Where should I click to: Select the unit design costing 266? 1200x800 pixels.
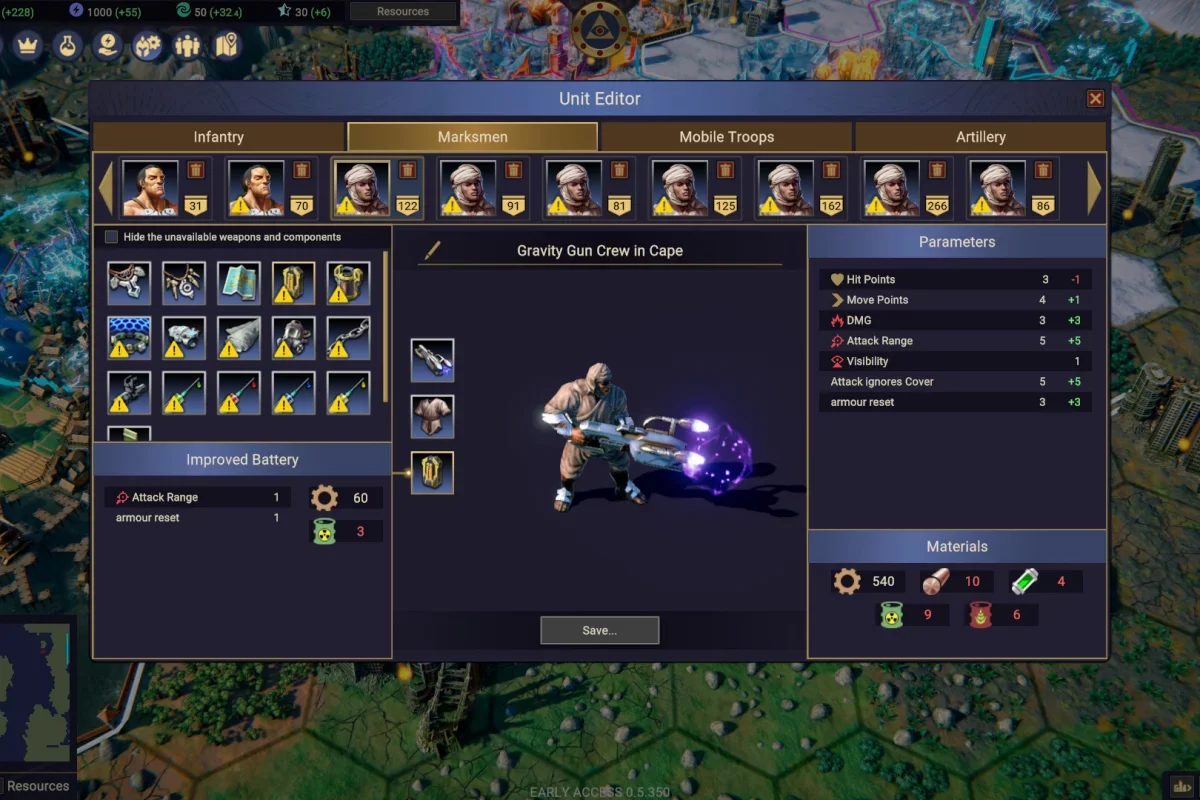(891, 187)
